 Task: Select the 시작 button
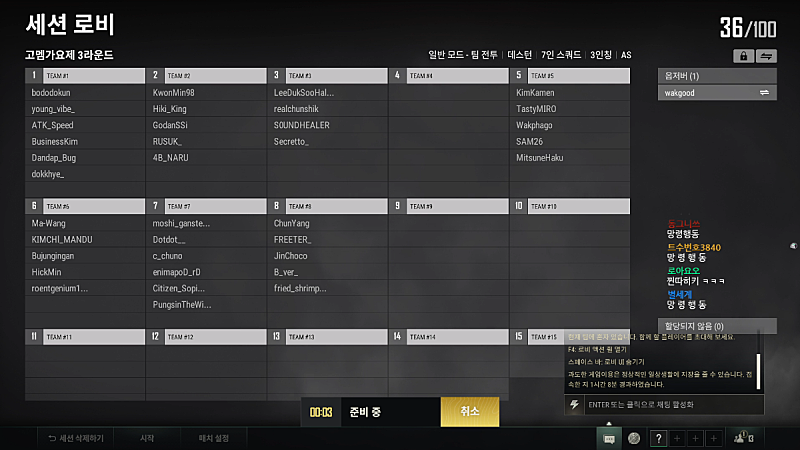click(x=147, y=438)
